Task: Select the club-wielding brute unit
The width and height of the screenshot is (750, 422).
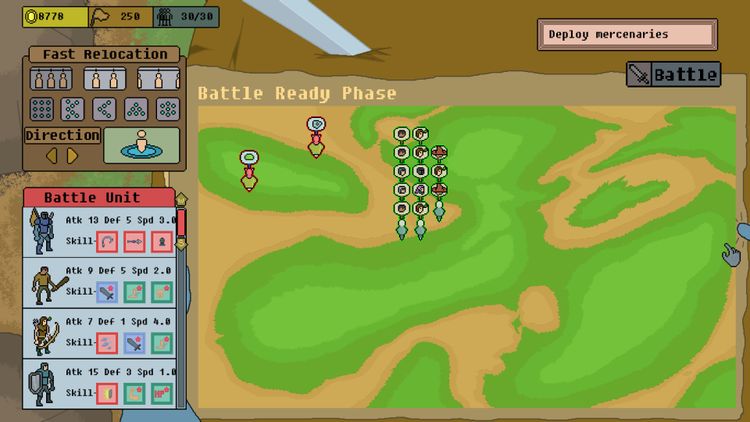Action: [42, 284]
